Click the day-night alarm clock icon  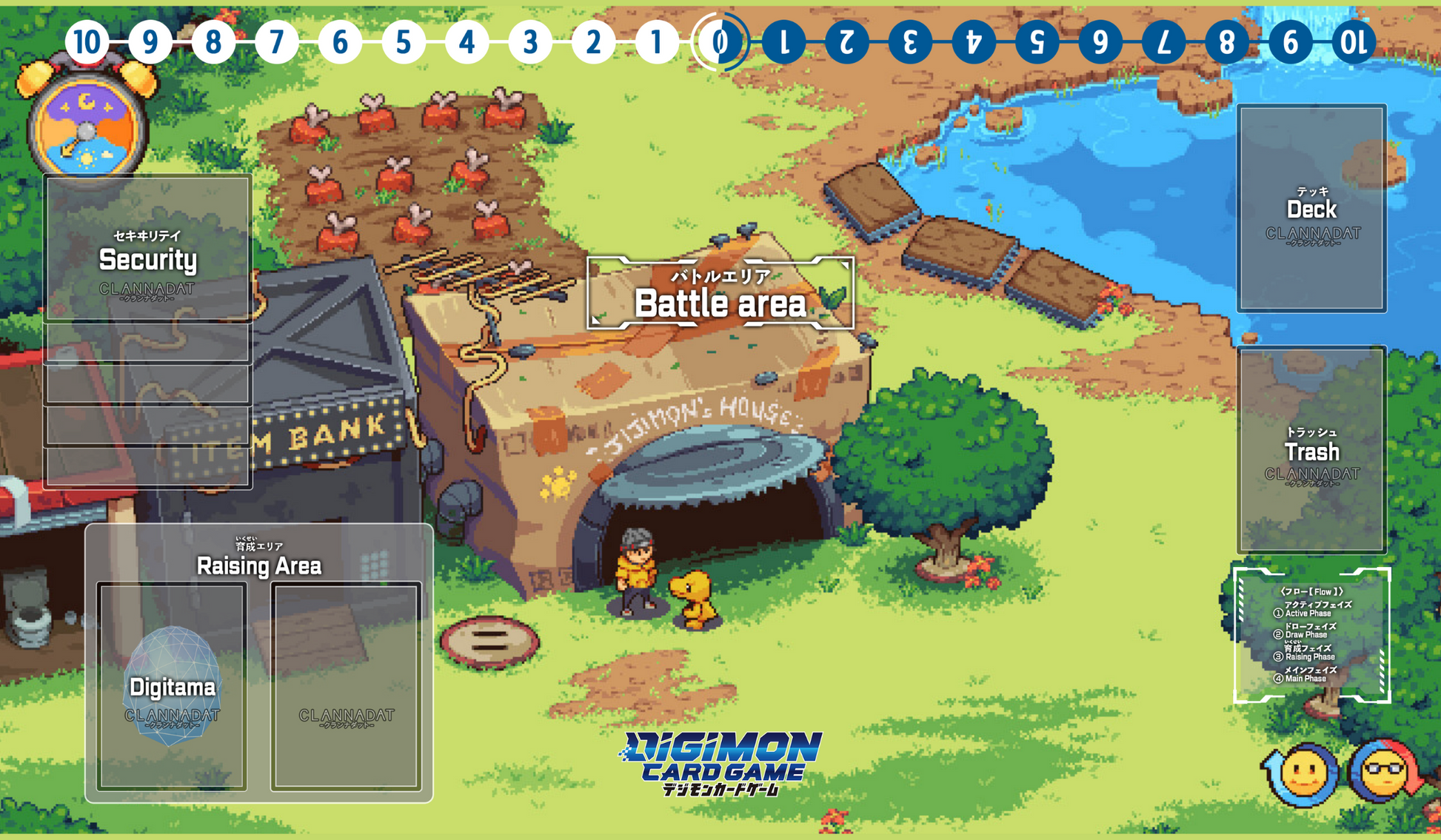pyautogui.click(x=87, y=122)
